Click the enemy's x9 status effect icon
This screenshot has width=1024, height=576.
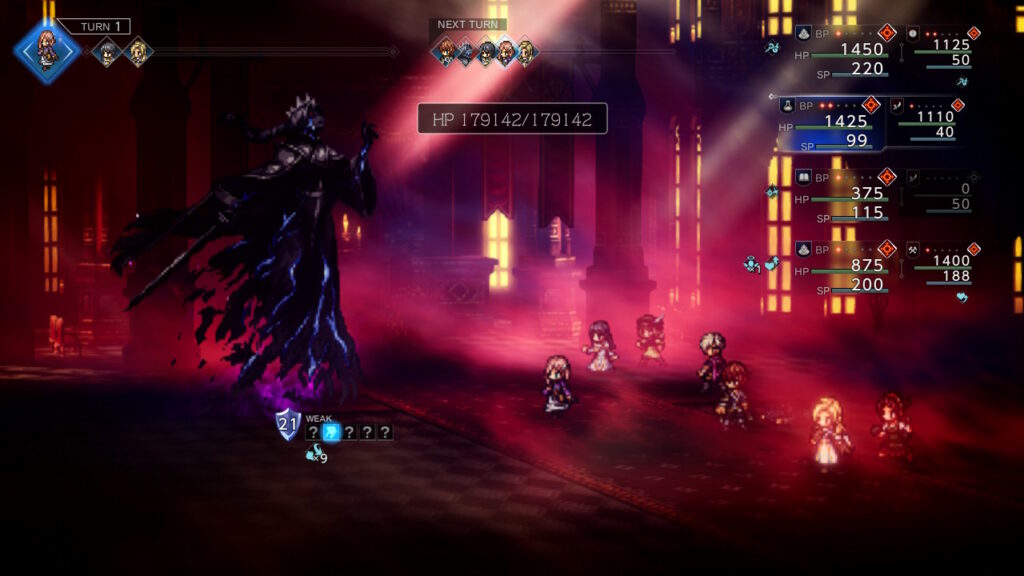[316, 455]
